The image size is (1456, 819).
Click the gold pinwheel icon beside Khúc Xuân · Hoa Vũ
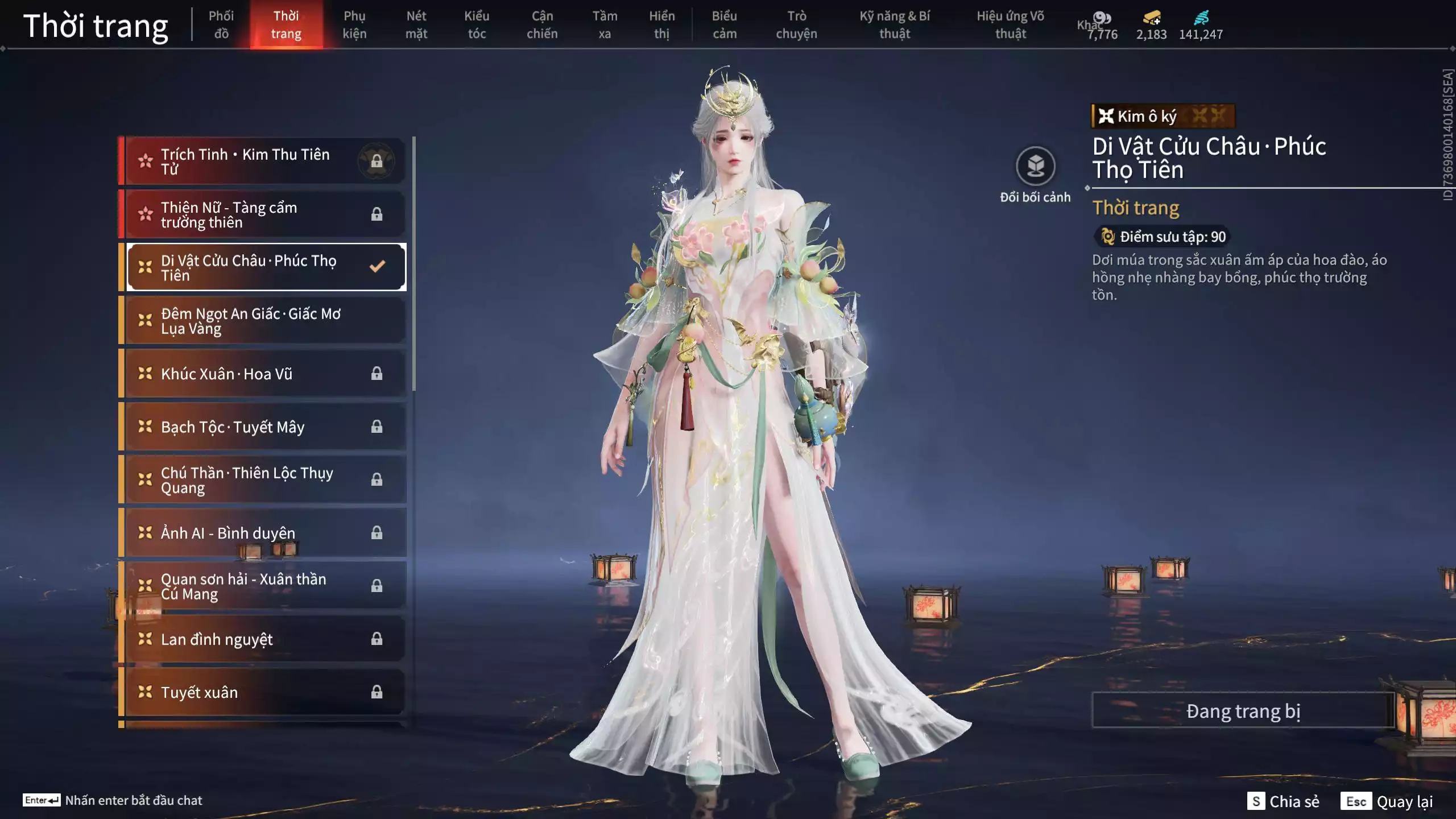(x=143, y=374)
